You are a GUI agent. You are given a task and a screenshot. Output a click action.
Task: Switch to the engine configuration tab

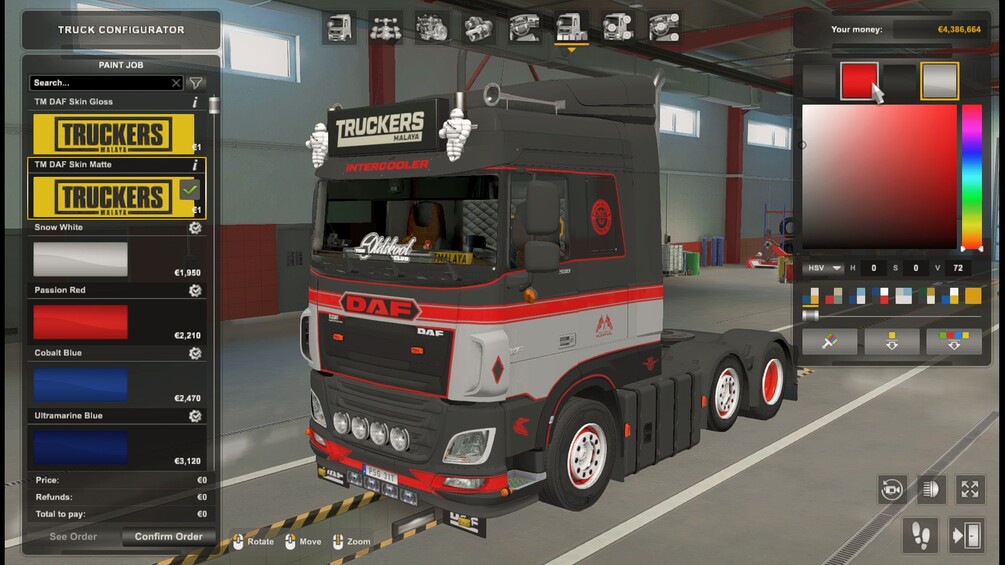tap(432, 28)
